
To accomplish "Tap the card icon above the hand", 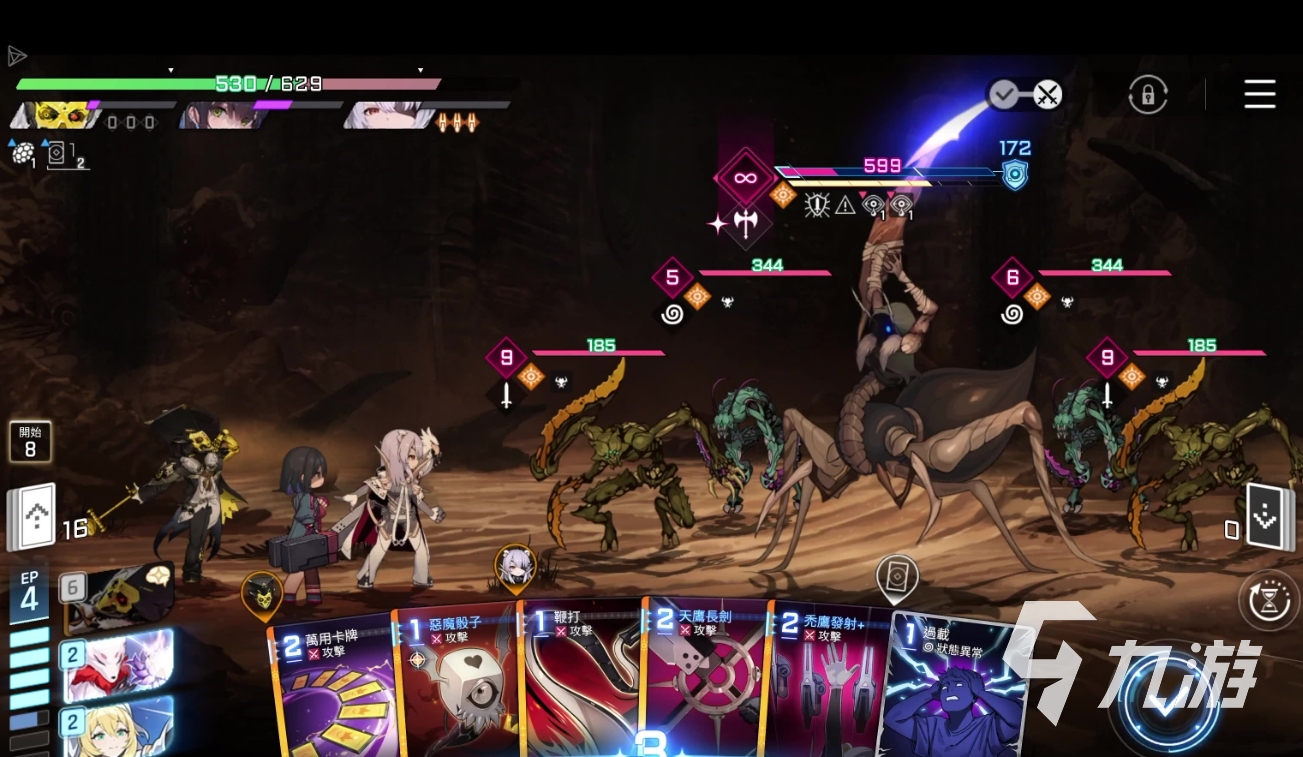I will click(896, 577).
